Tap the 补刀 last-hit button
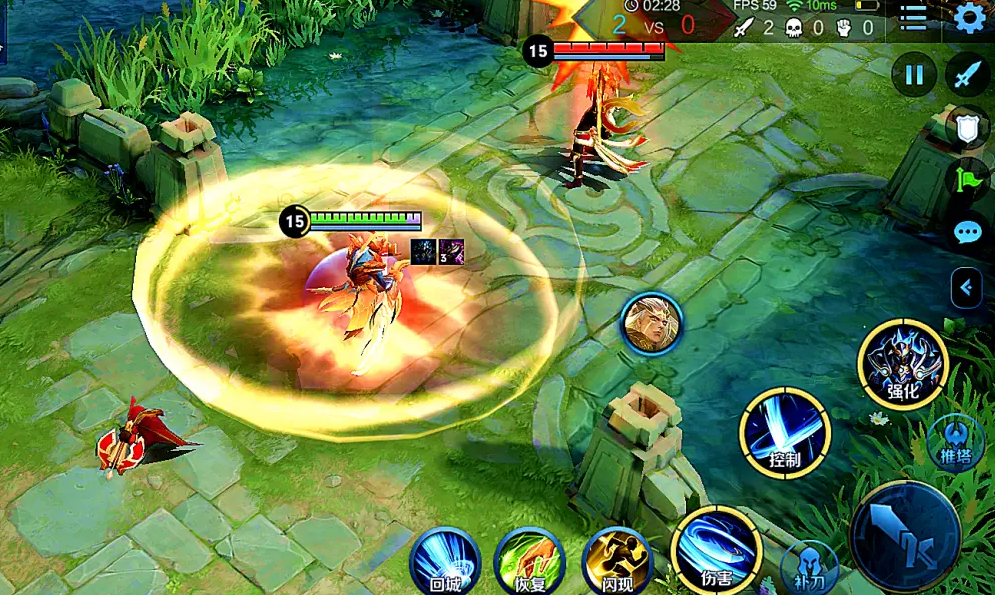The height and width of the screenshot is (595, 995). pyautogui.click(x=809, y=570)
